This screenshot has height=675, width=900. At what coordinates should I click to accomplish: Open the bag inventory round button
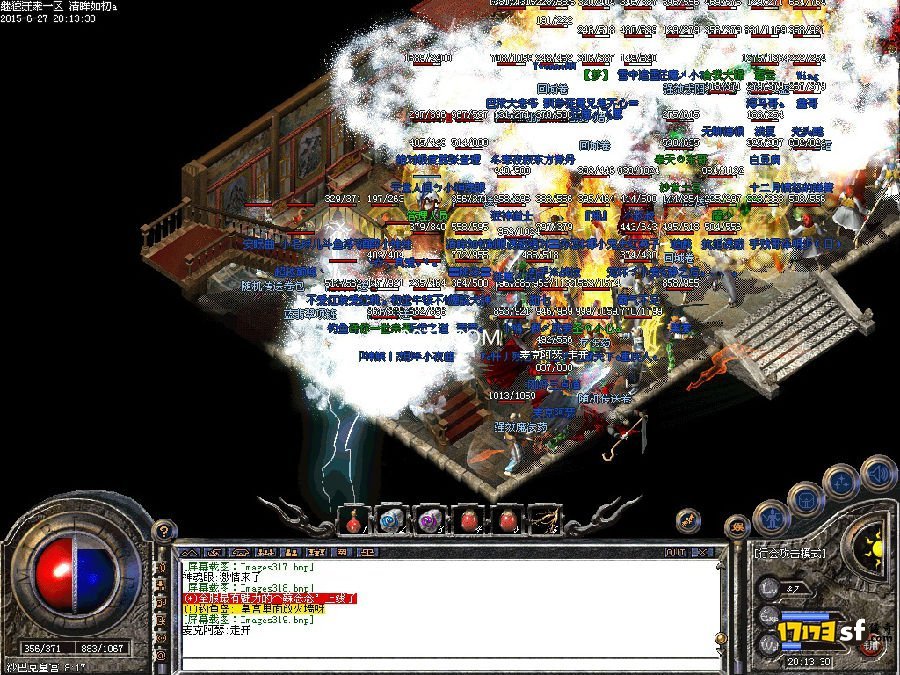[x=805, y=499]
